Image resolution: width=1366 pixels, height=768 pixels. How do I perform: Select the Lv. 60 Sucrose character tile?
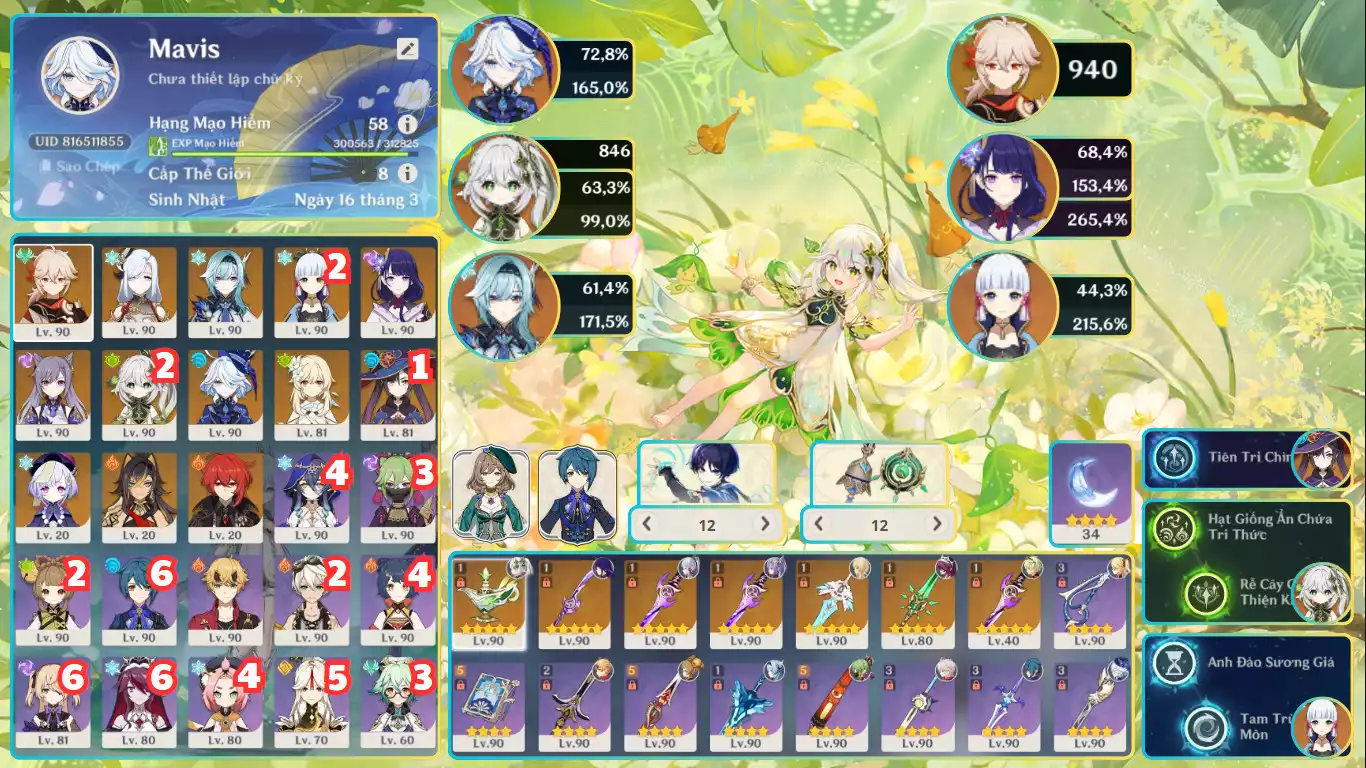pyautogui.click(x=398, y=704)
